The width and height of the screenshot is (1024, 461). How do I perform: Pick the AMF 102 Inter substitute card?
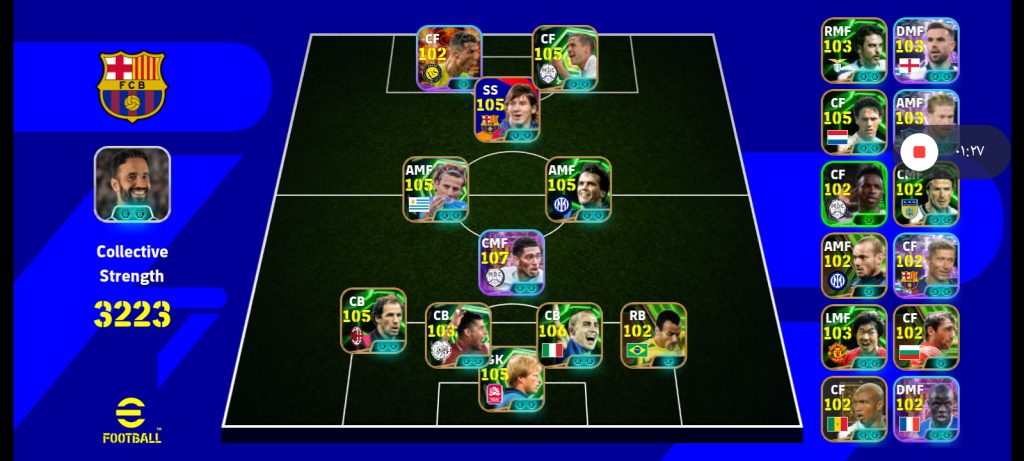coord(854,266)
